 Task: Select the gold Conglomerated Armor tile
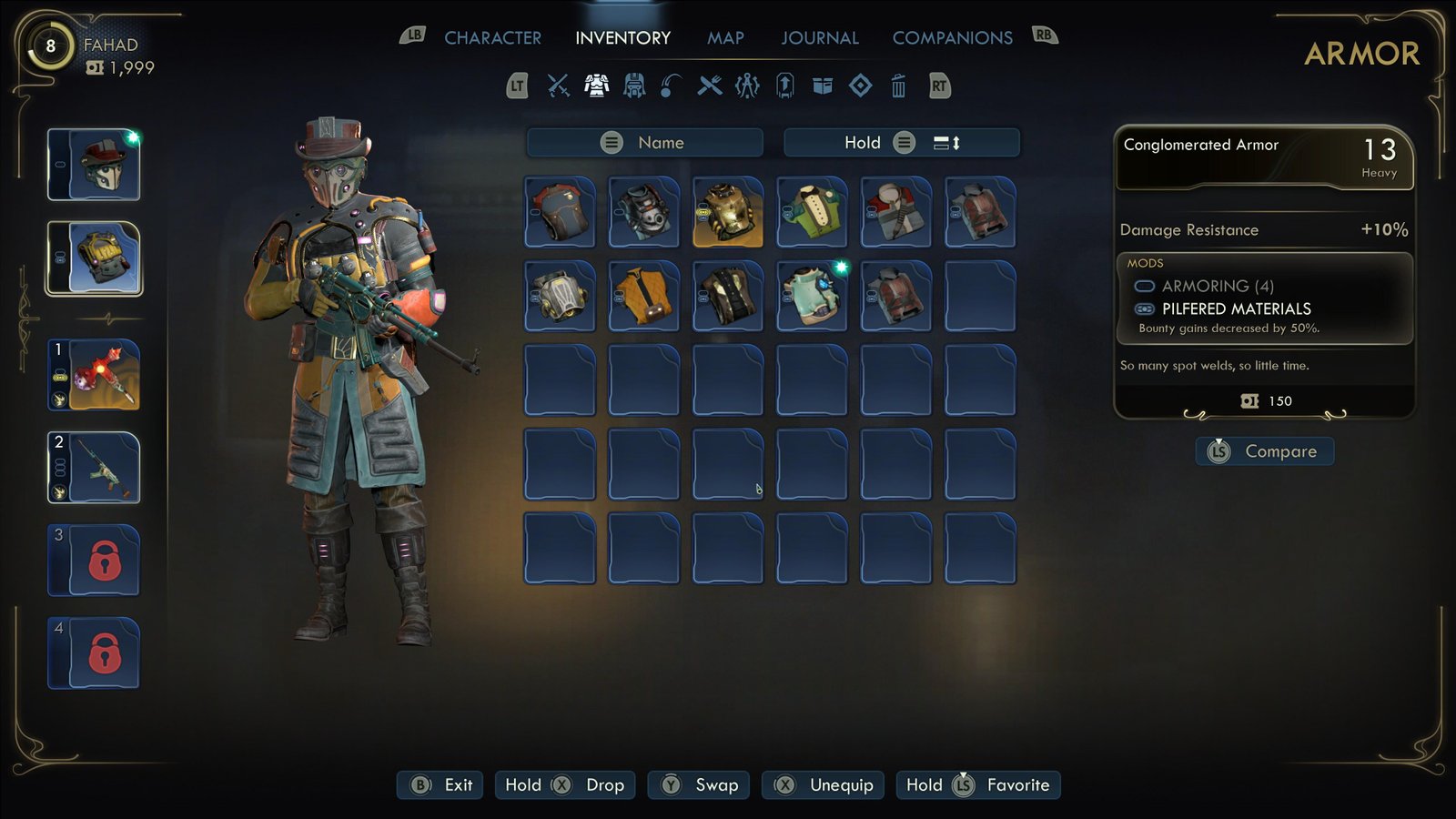(728, 212)
